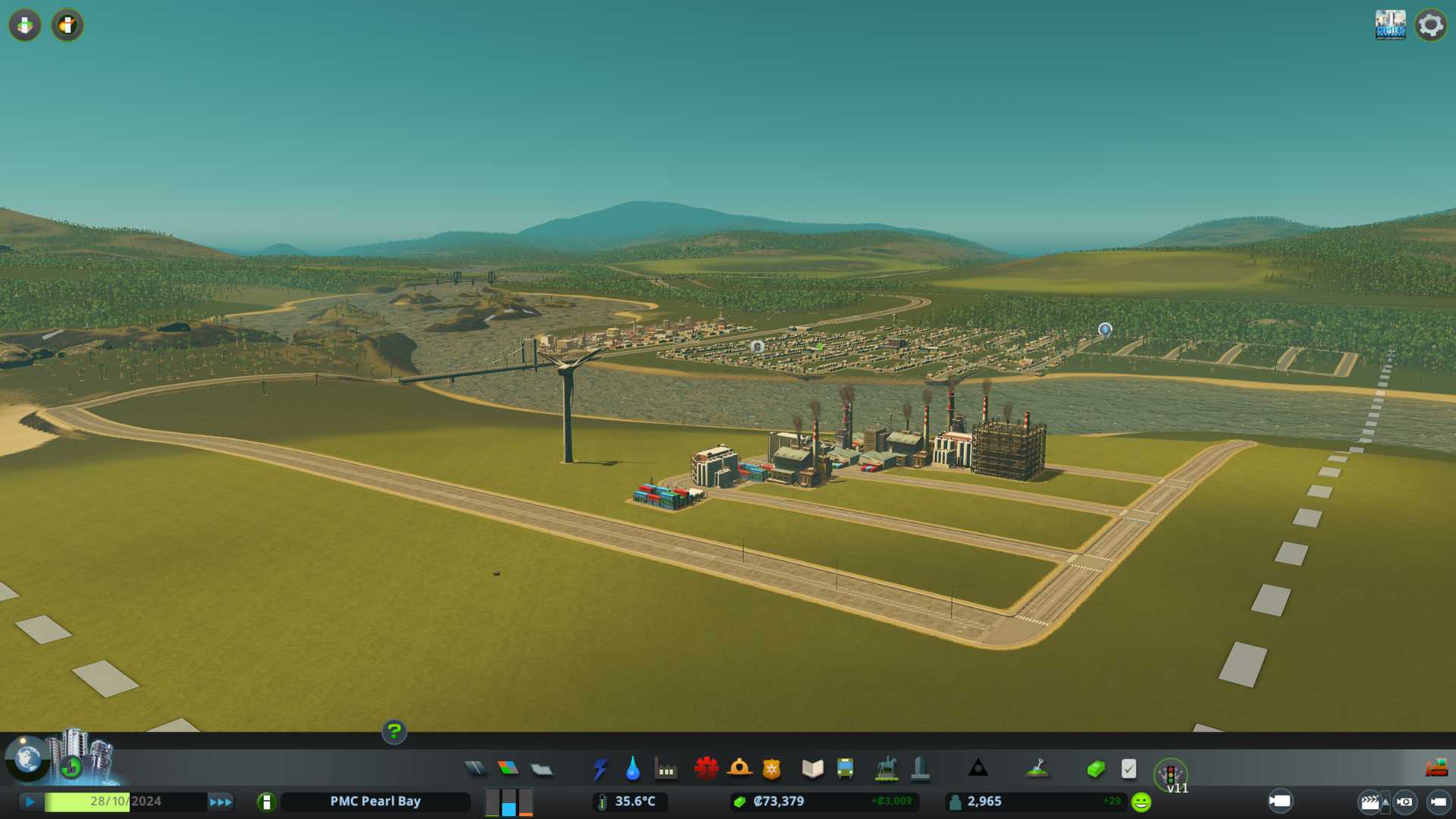Activate the bulldozer tool
Image resolution: width=1456 pixels, height=819 pixels.
point(1436,769)
